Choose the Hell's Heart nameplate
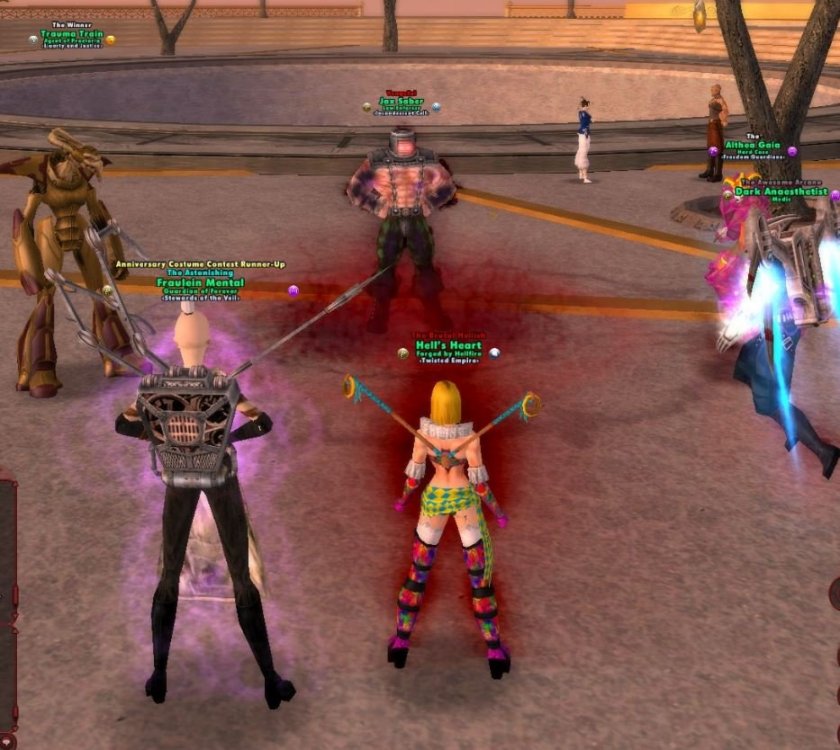The width and height of the screenshot is (840, 750). pos(448,346)
